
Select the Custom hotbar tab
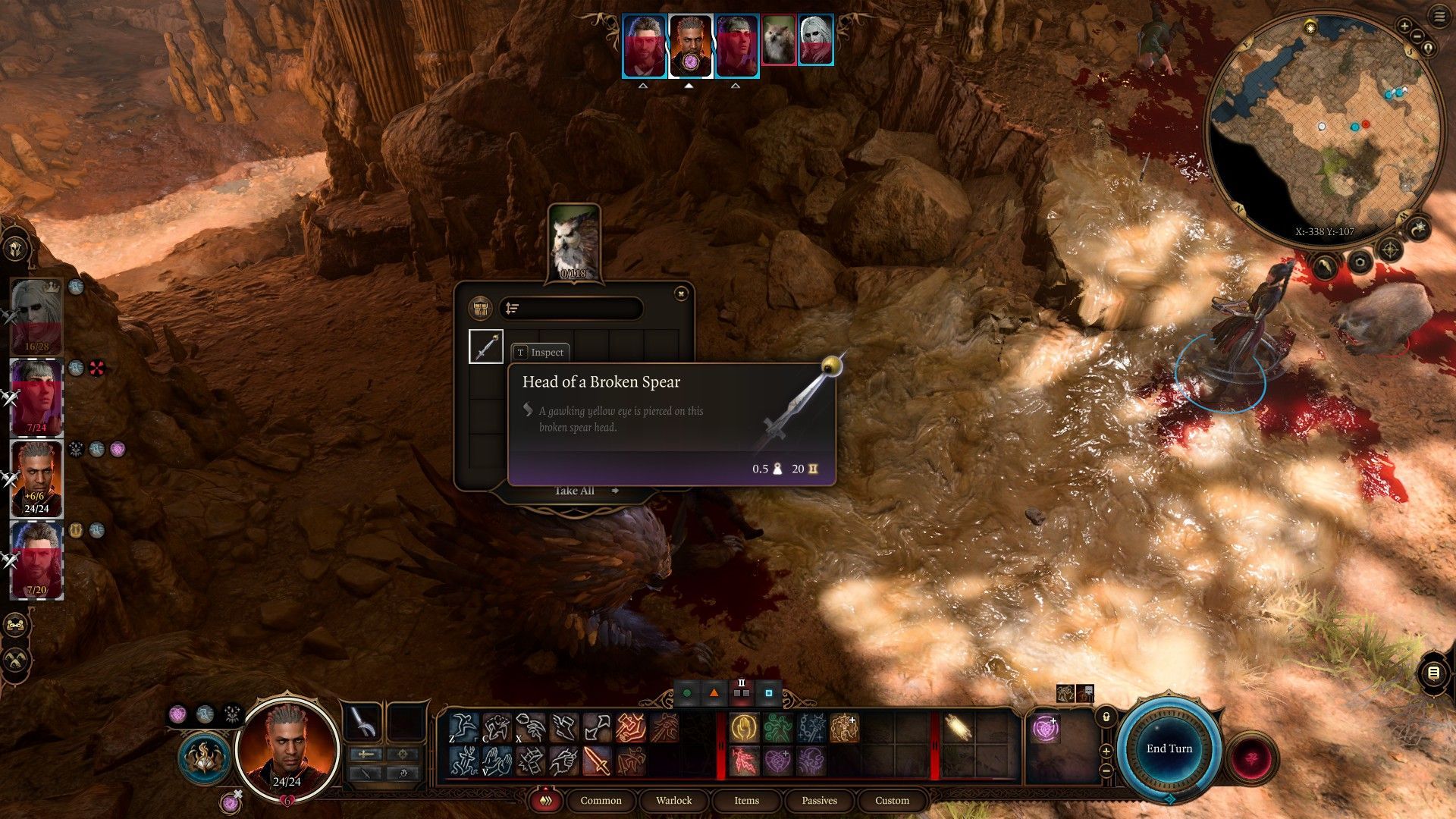[x=892, y=800]
